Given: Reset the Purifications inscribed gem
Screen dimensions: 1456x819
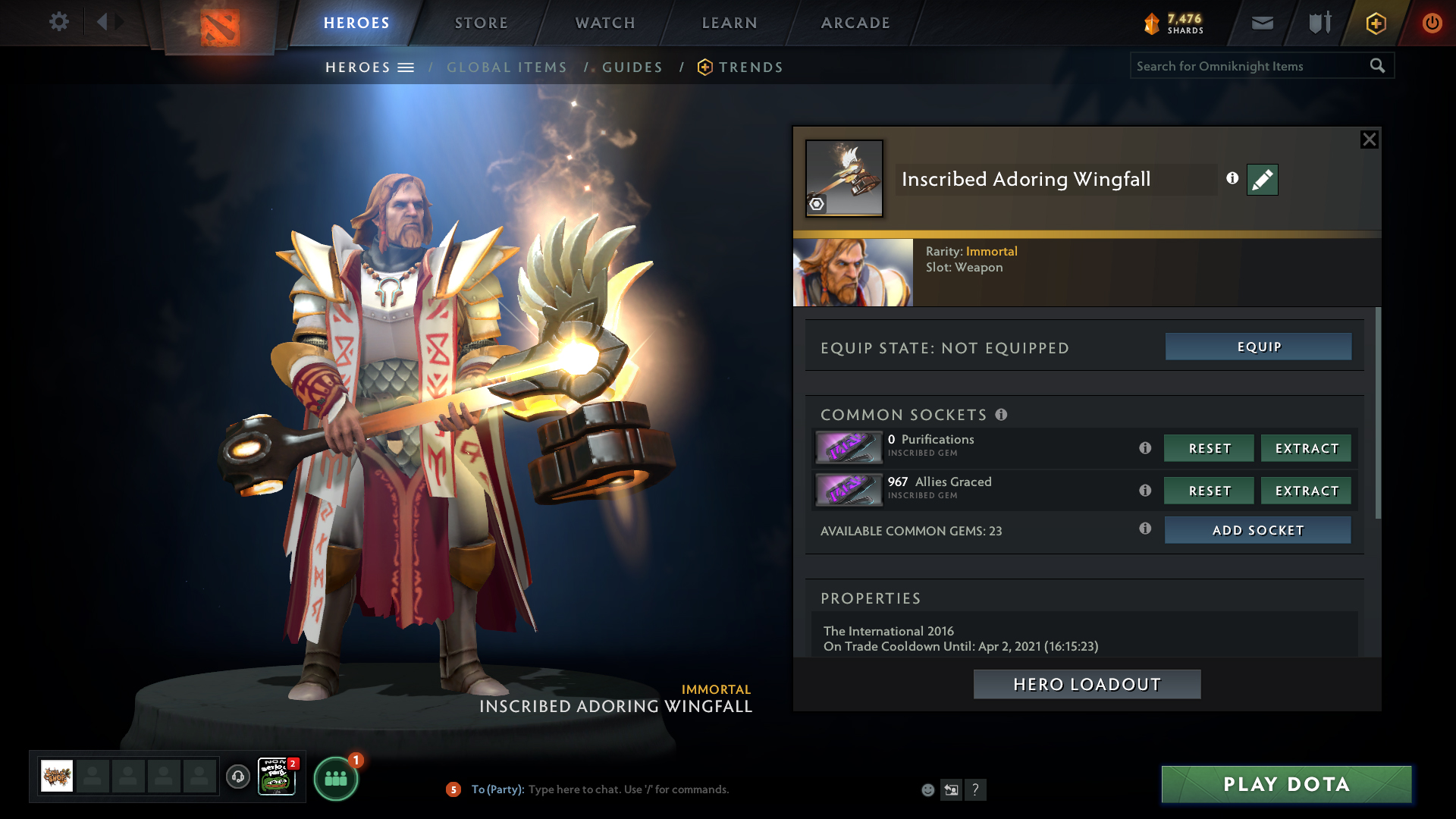Looking at the screenshot, I should (x=1209, y=448).
